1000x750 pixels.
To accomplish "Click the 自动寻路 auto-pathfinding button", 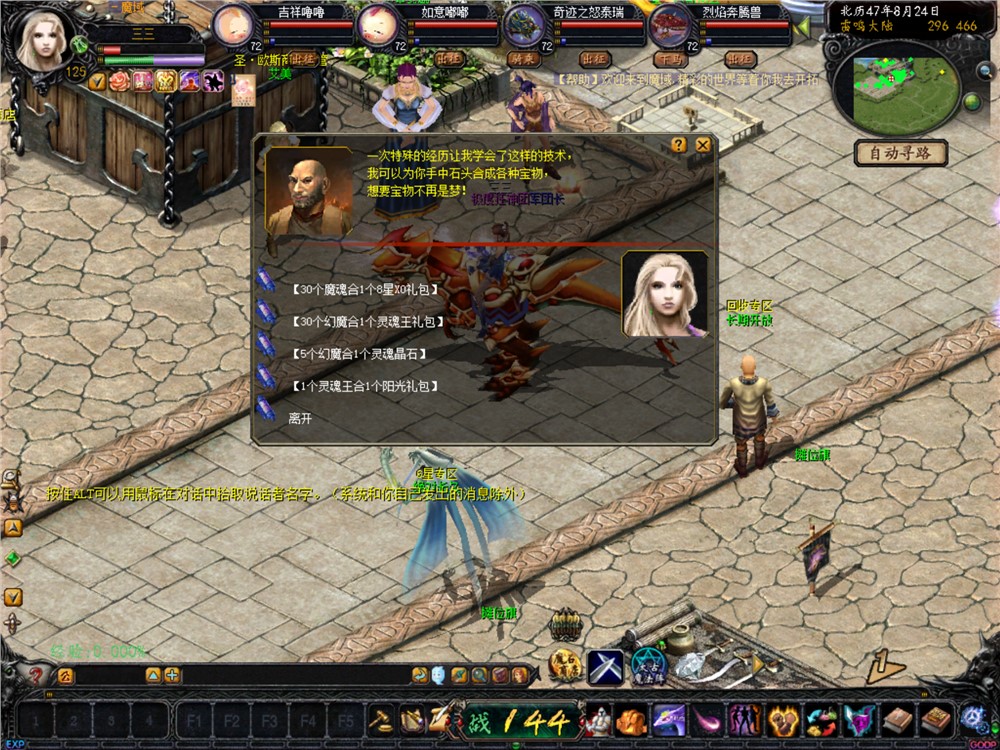I will 900,154.
